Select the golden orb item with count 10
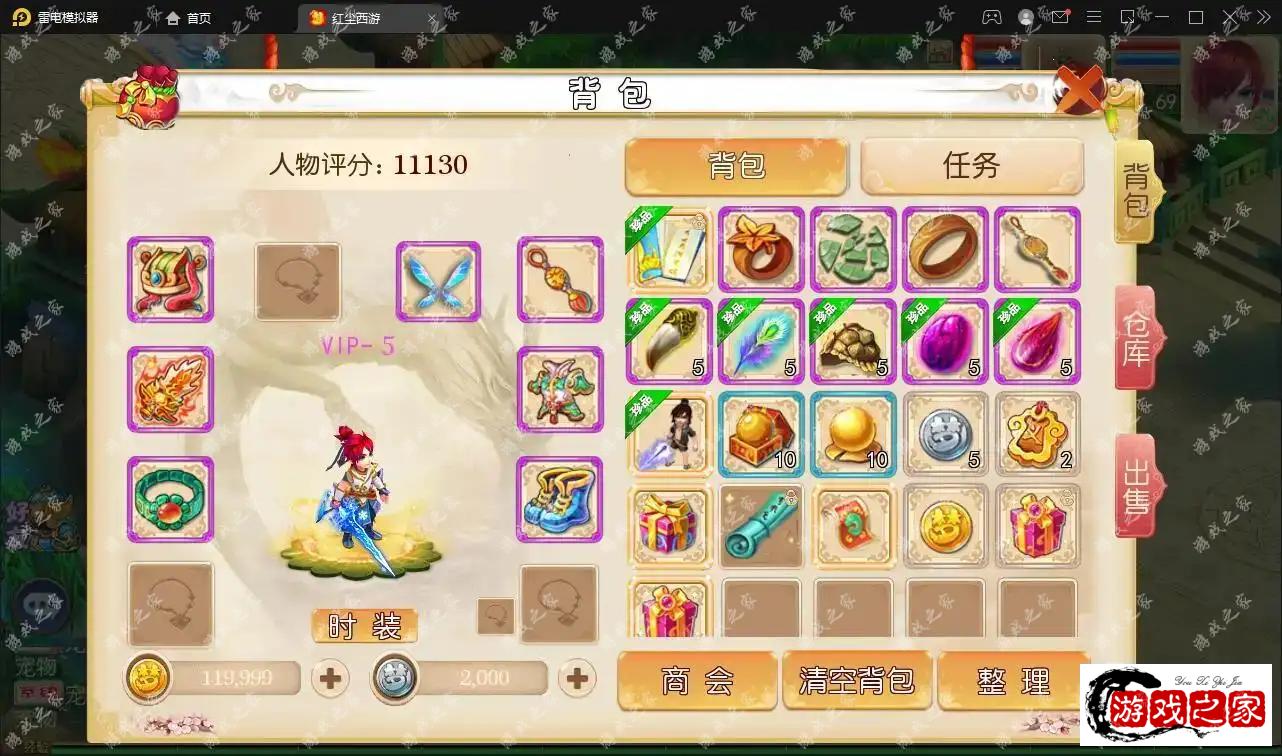Screen dimensions: 1282x756 tap(853, 434)
